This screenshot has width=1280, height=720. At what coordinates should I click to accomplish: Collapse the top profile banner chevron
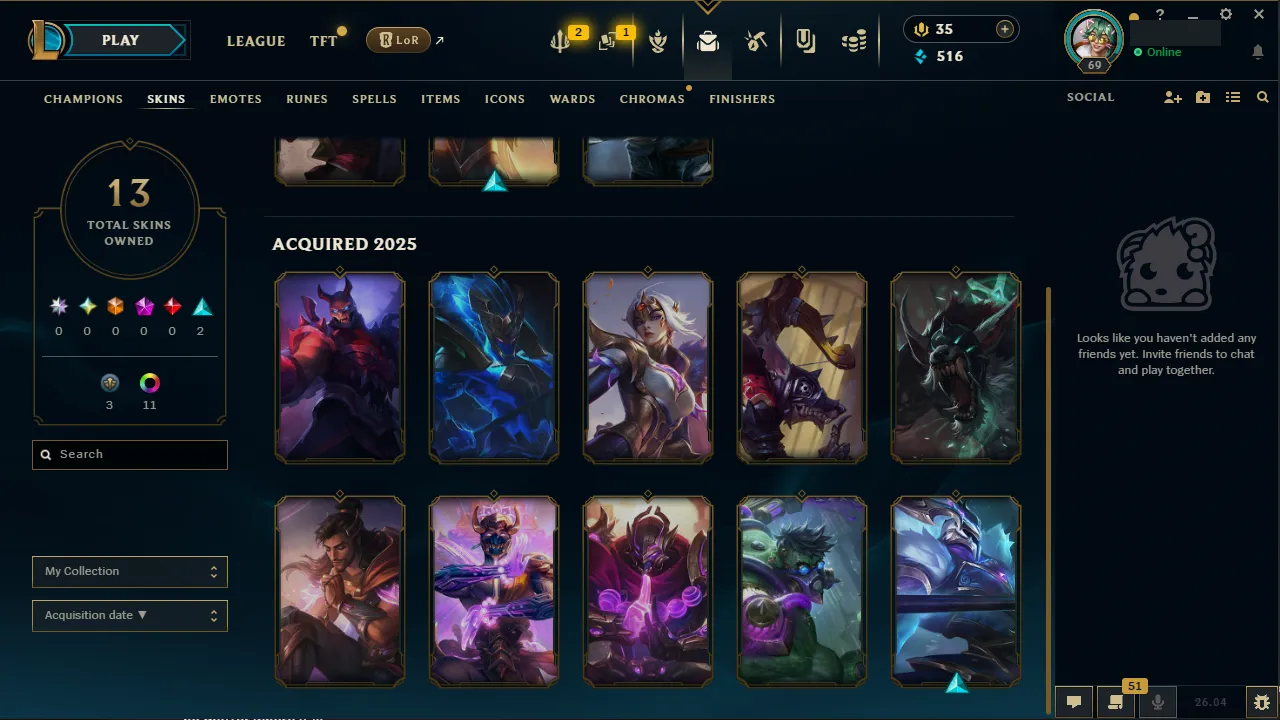point(708,7)
